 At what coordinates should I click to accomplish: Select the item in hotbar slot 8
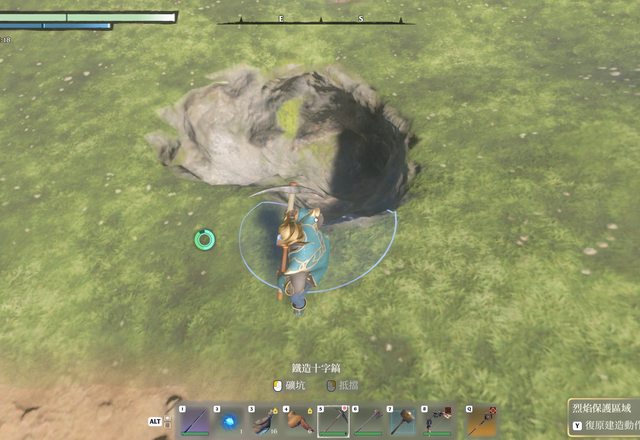pyautogui.click(x=436, y=421)
